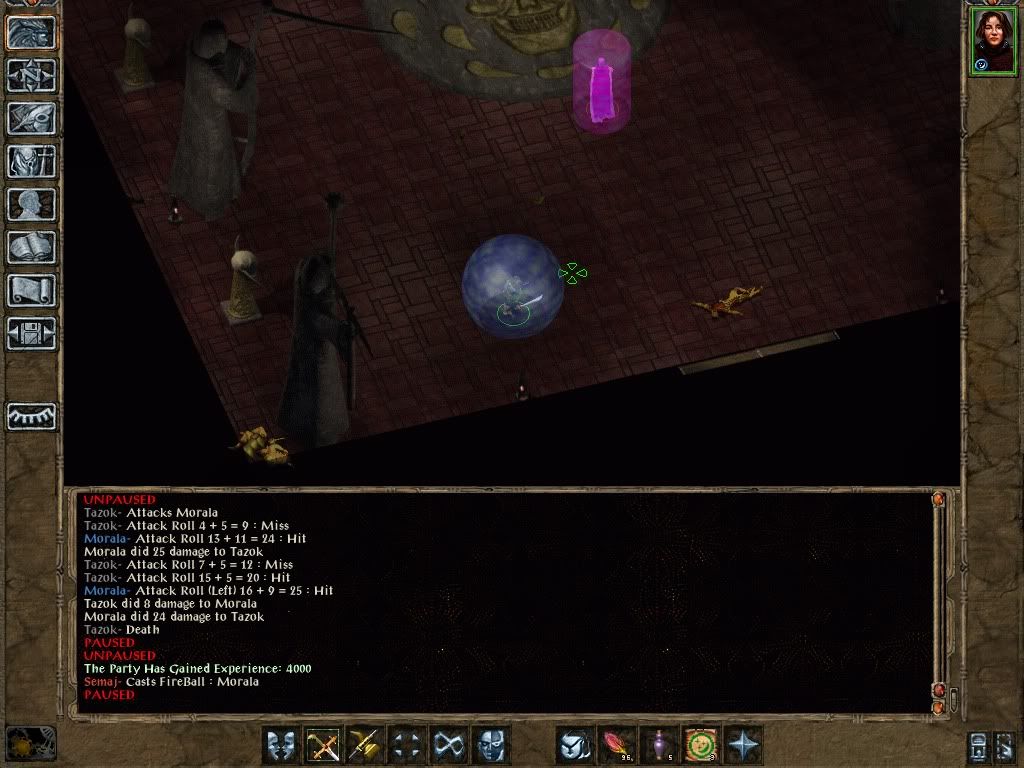Use the purple potion quick item
Viewport: 1024px width, 768px height.
click(x=659, y=745)
